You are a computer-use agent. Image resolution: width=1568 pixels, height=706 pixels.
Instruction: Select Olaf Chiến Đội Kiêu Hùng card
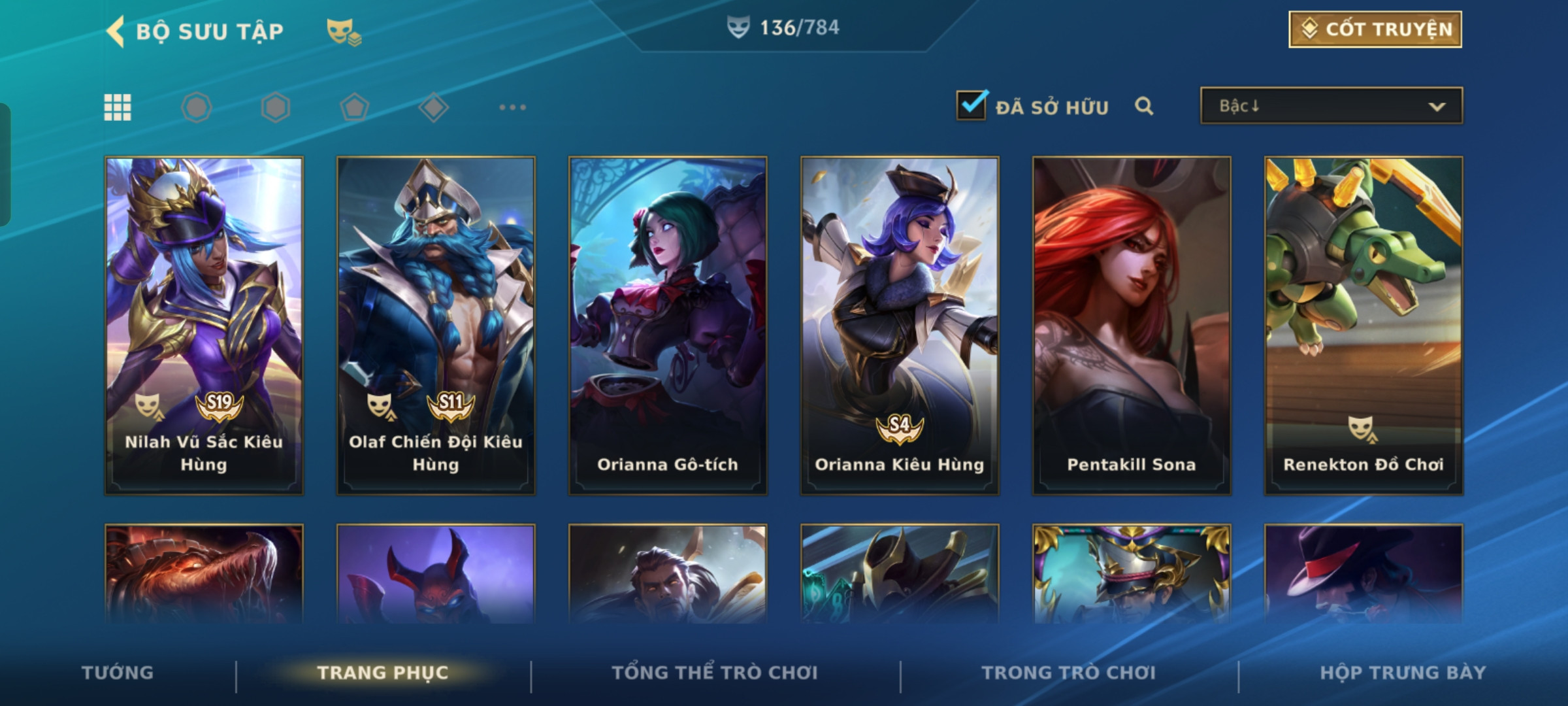[x=436, y=325]
